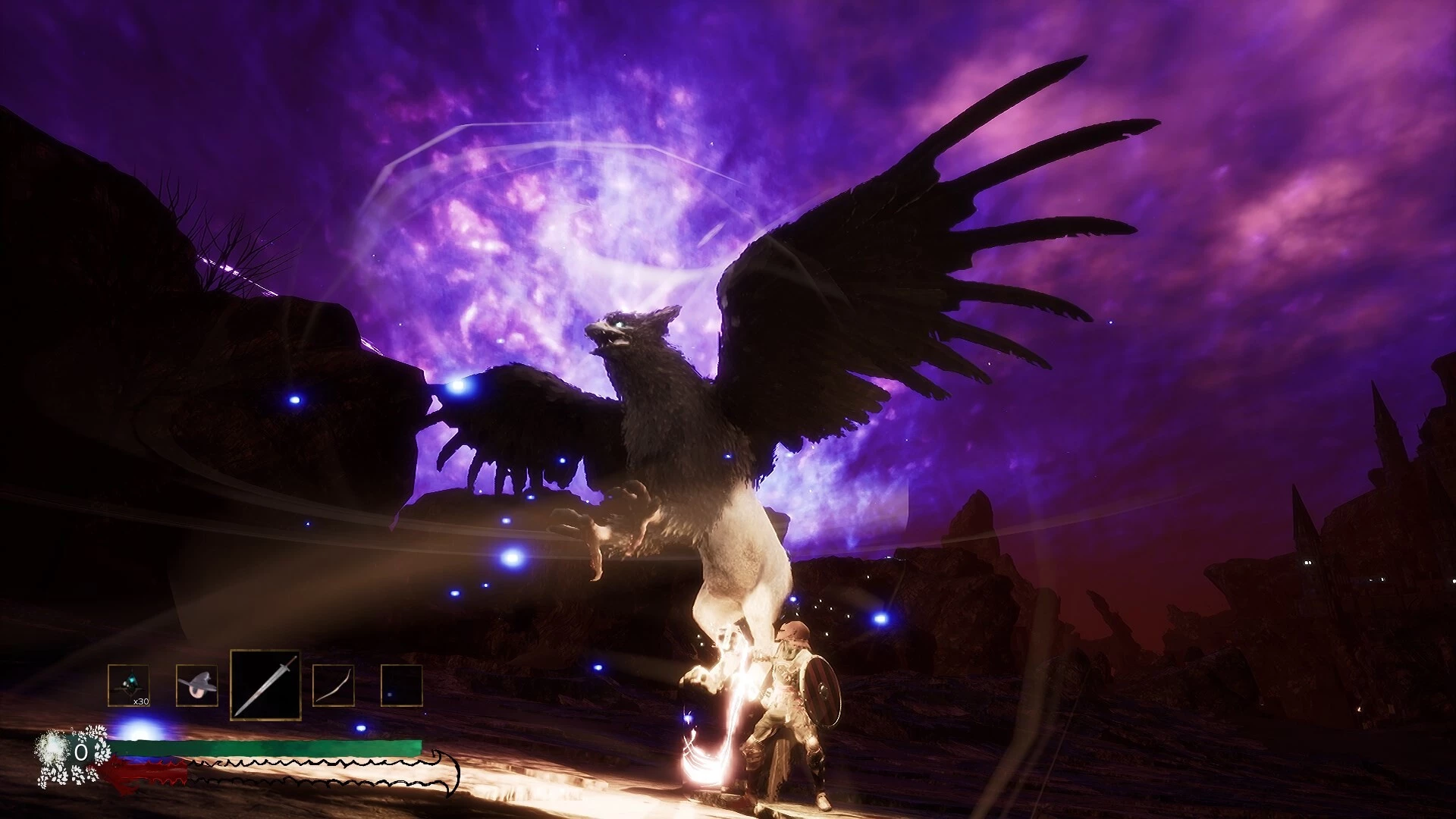Equip the bow from the hotbar

333,686
